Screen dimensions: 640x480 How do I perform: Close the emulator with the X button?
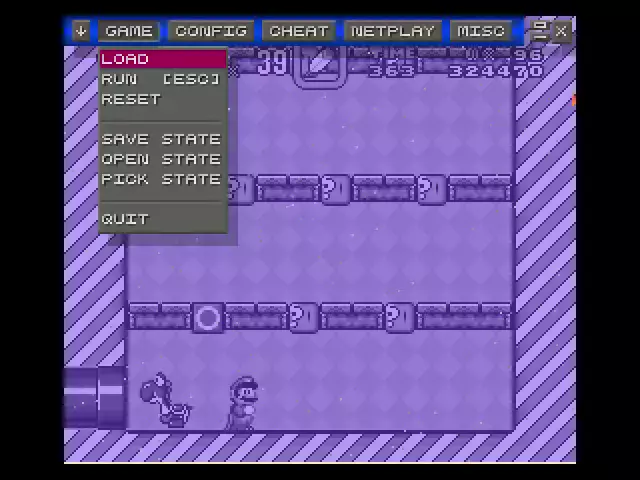(561, 31)
